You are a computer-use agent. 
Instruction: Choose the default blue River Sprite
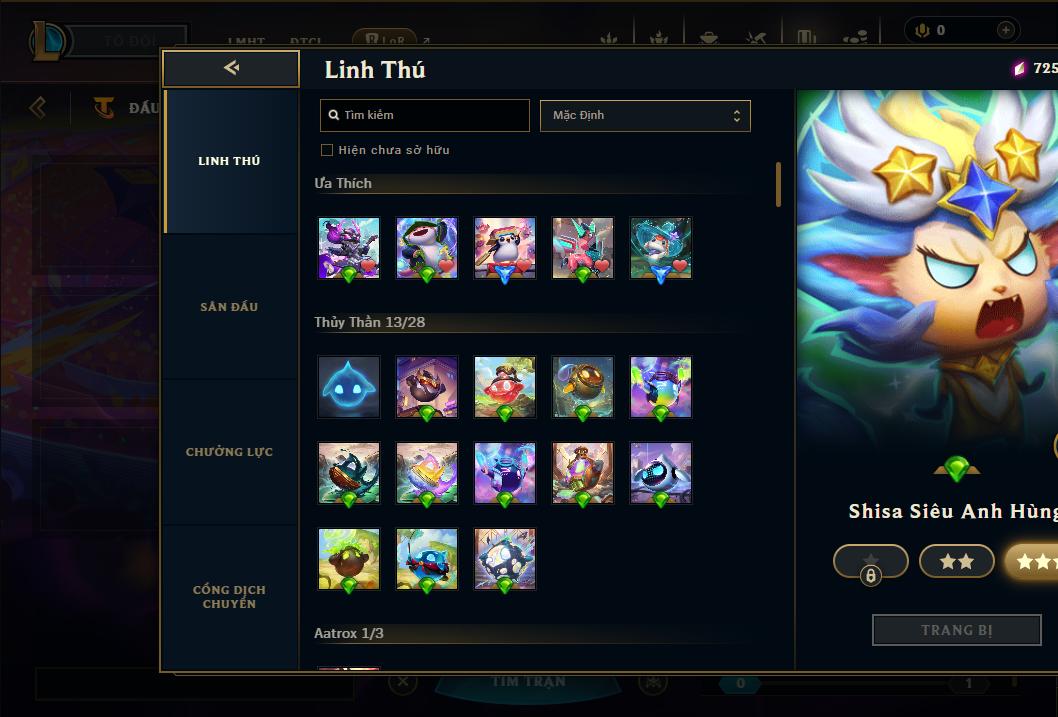(349, 387)
